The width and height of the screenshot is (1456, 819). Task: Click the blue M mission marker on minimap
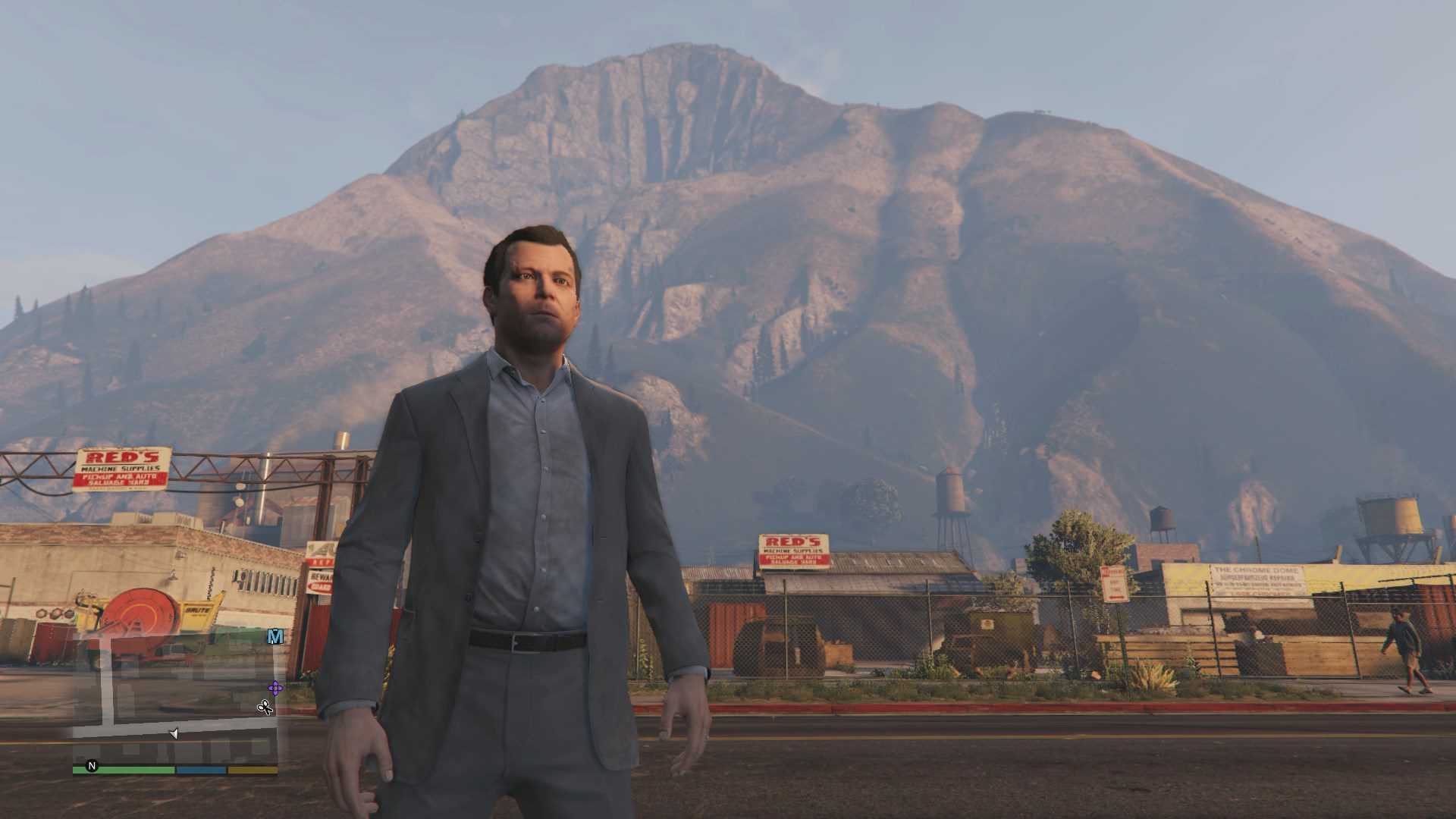tap(275, 636)
